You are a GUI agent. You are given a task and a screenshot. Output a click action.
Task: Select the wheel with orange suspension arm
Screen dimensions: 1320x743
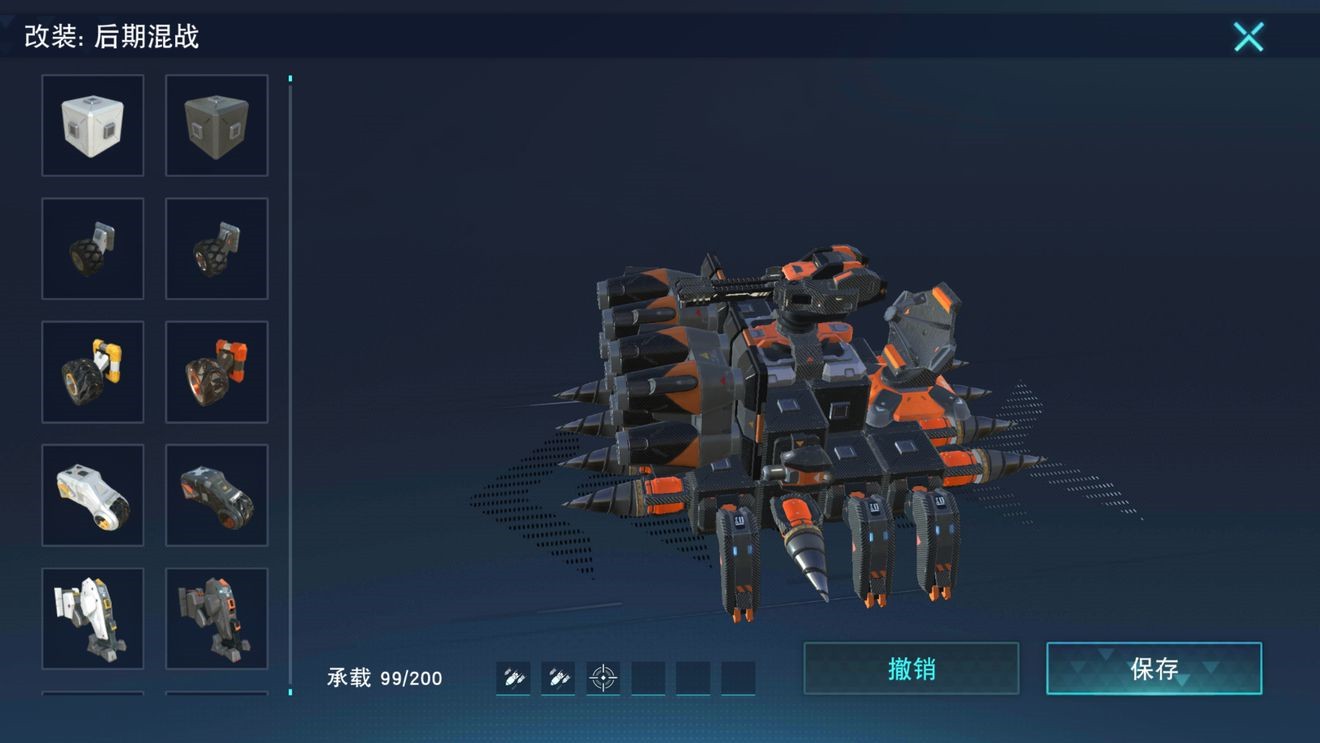216,372
